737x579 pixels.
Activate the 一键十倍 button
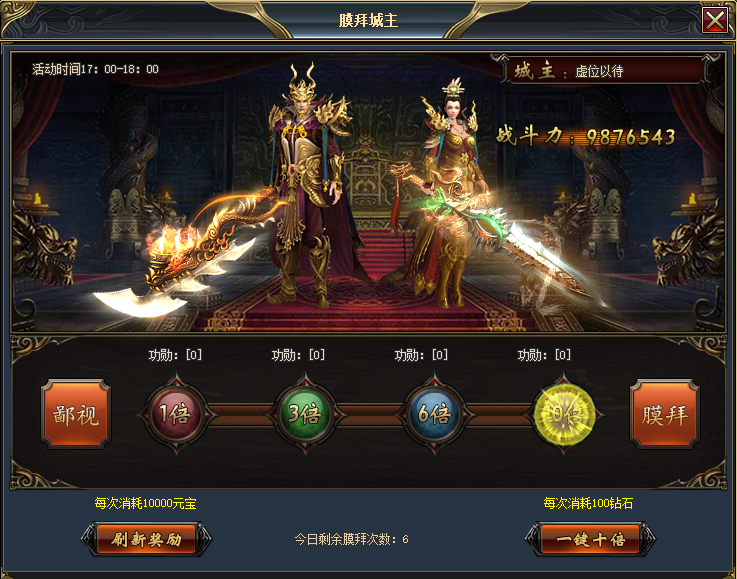590,539
